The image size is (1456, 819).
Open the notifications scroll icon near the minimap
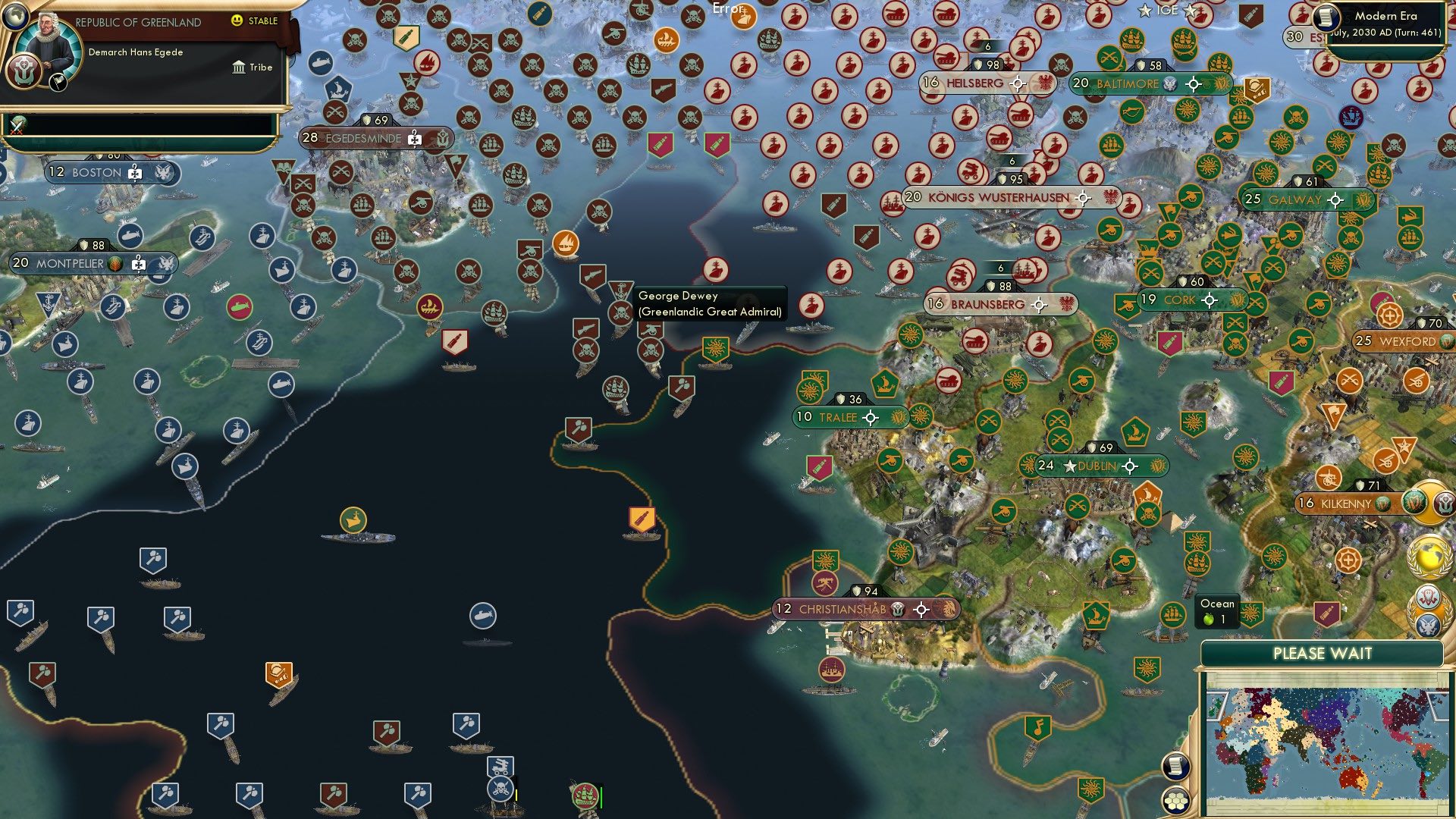pos(1177,767)
